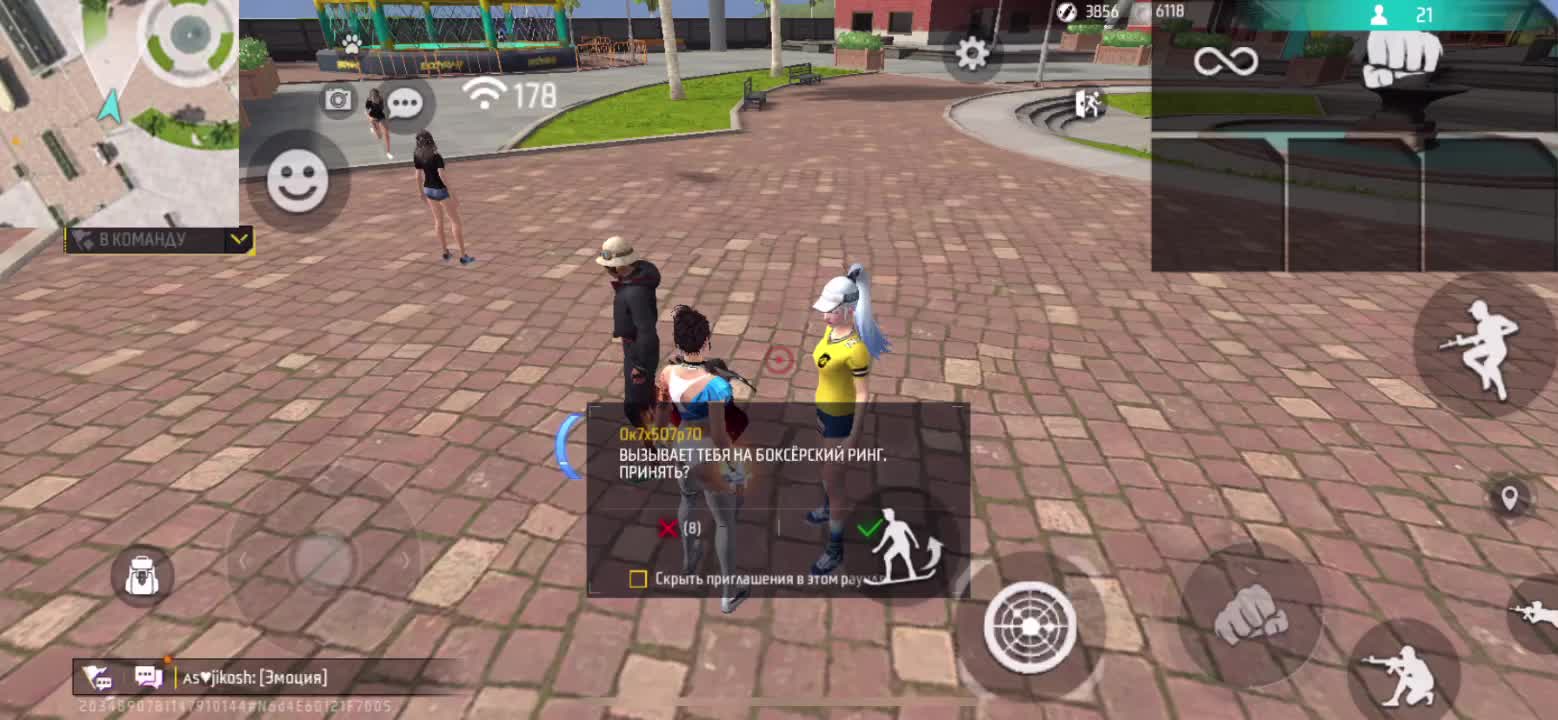Open the chat message bar showing jikosh
Viewport: 1558px width, 720px height.
(x=255, y=677)
